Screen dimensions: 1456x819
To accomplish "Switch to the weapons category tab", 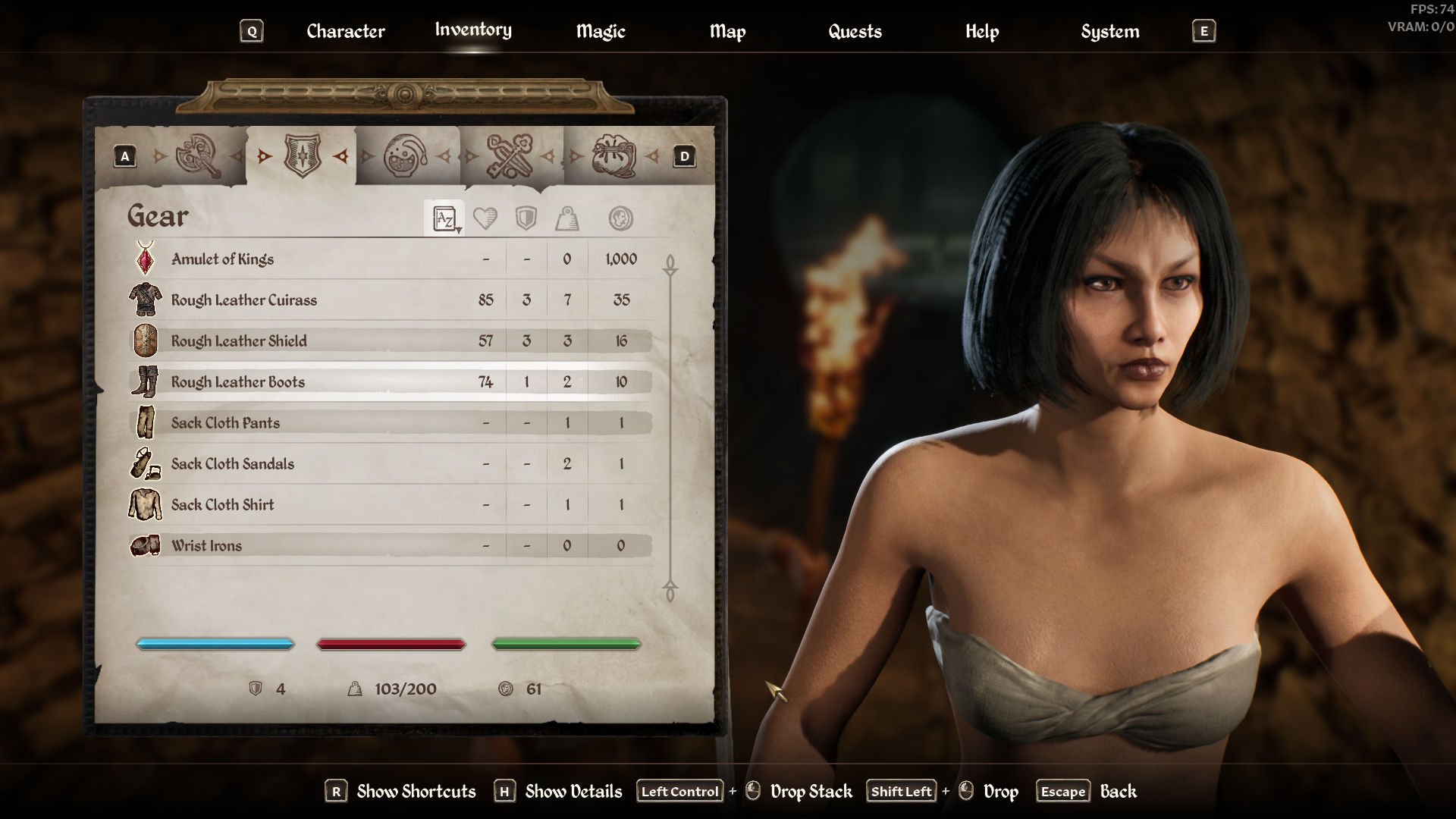I will point(197,156).
